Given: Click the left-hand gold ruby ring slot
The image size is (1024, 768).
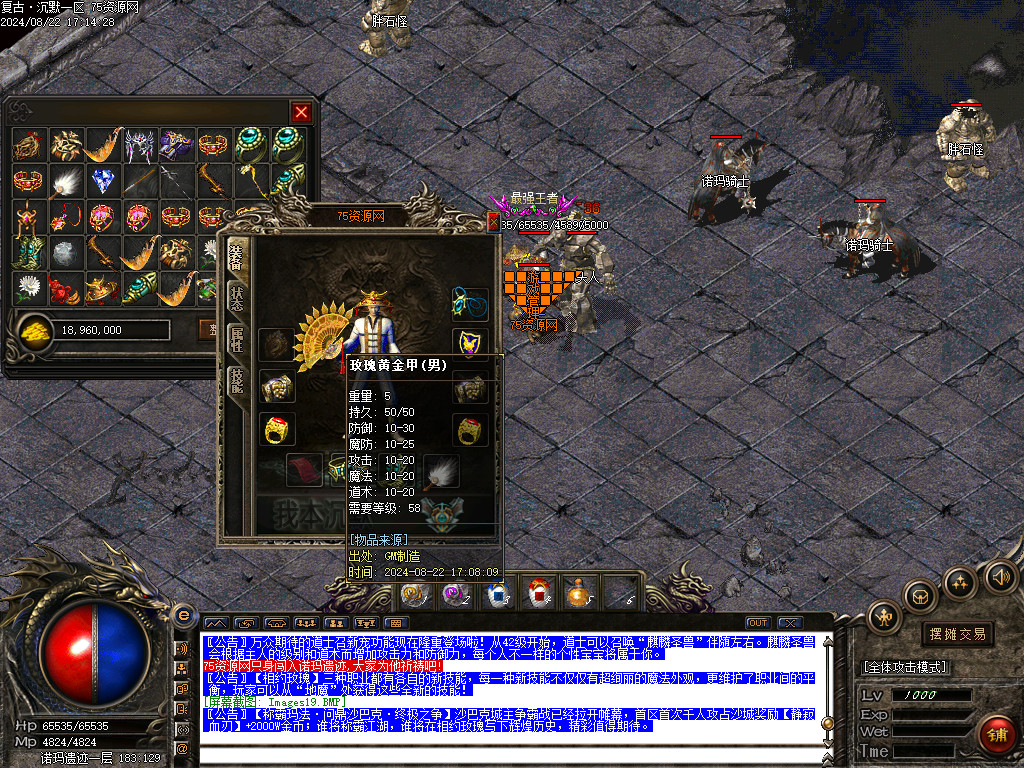Looking at the screenshot, I should pos(277,429).
